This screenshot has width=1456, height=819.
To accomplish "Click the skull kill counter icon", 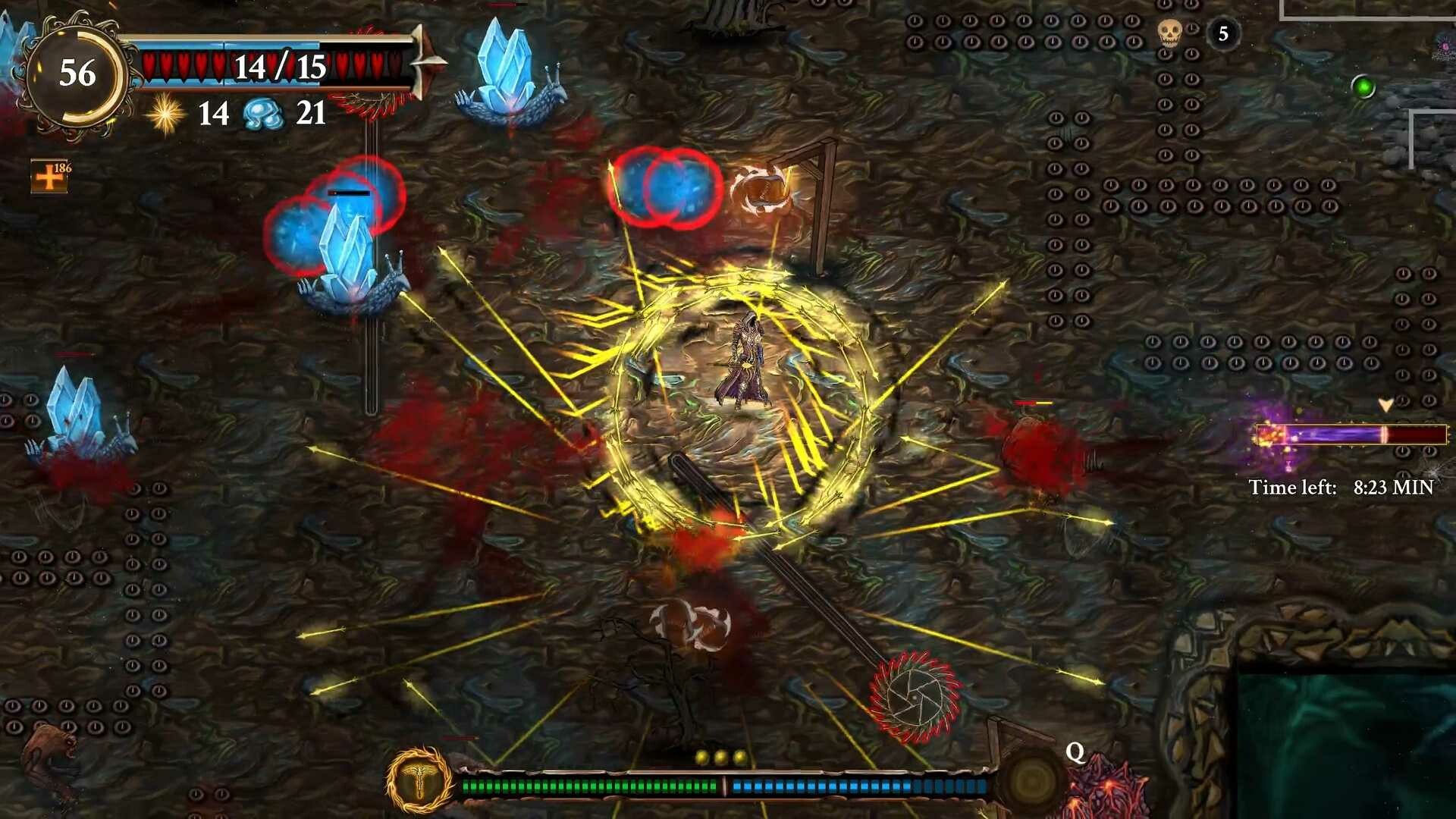I will [x=1169, y=33].
